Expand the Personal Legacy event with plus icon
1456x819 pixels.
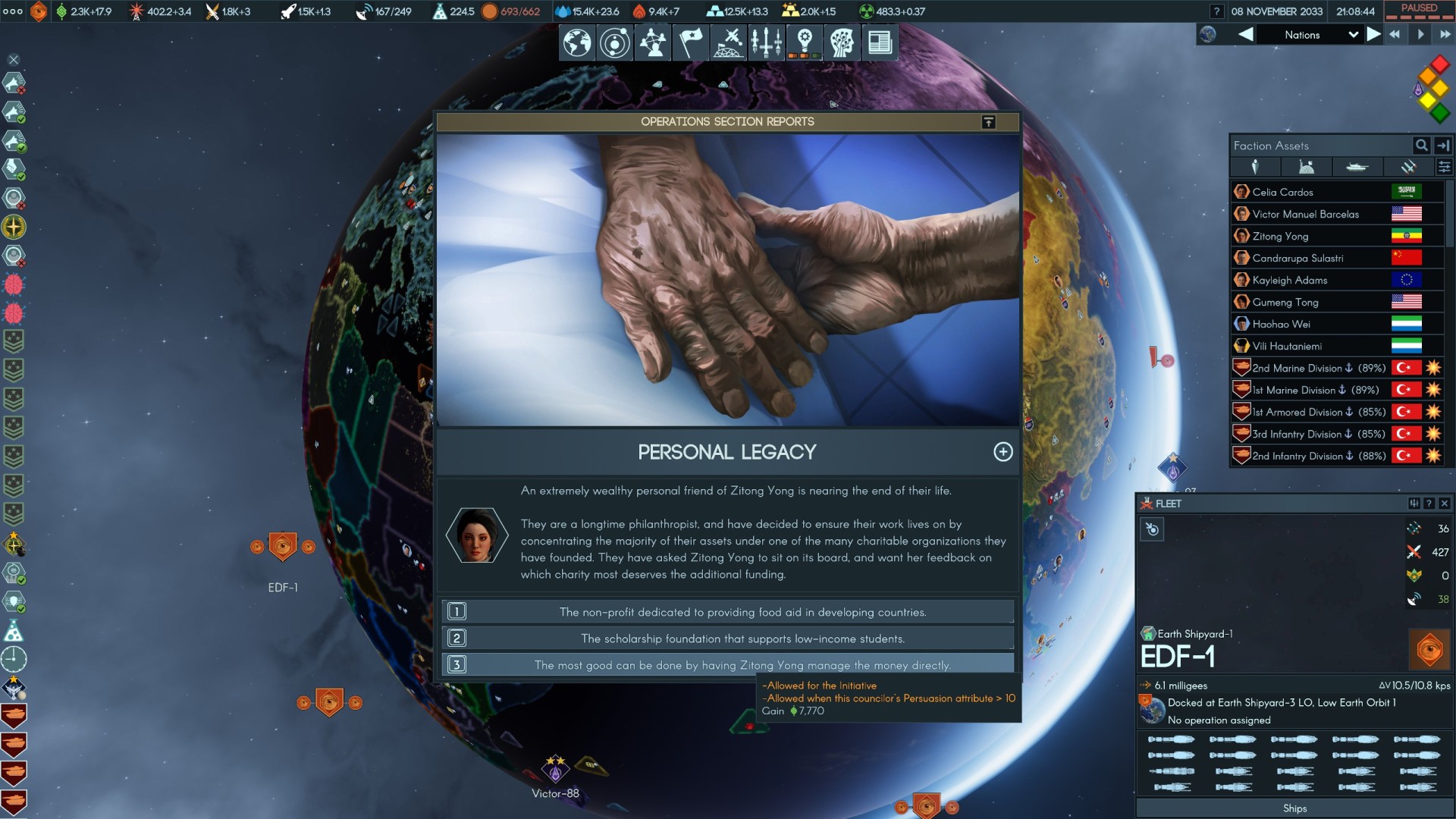tap(1003, 452)
